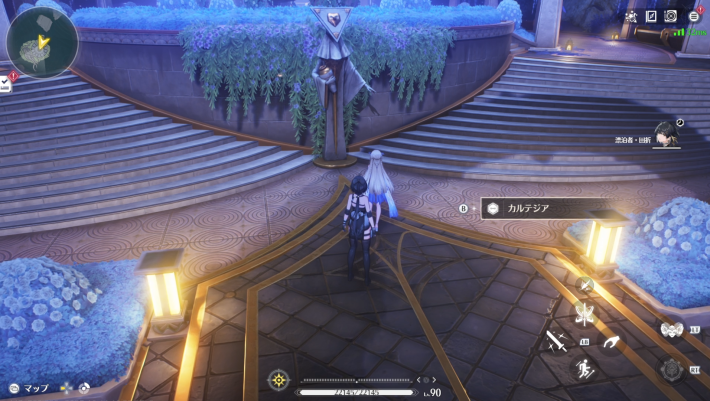Click the gold compass emblem beside the bar

pyautogui.click(x=279, y=380)
